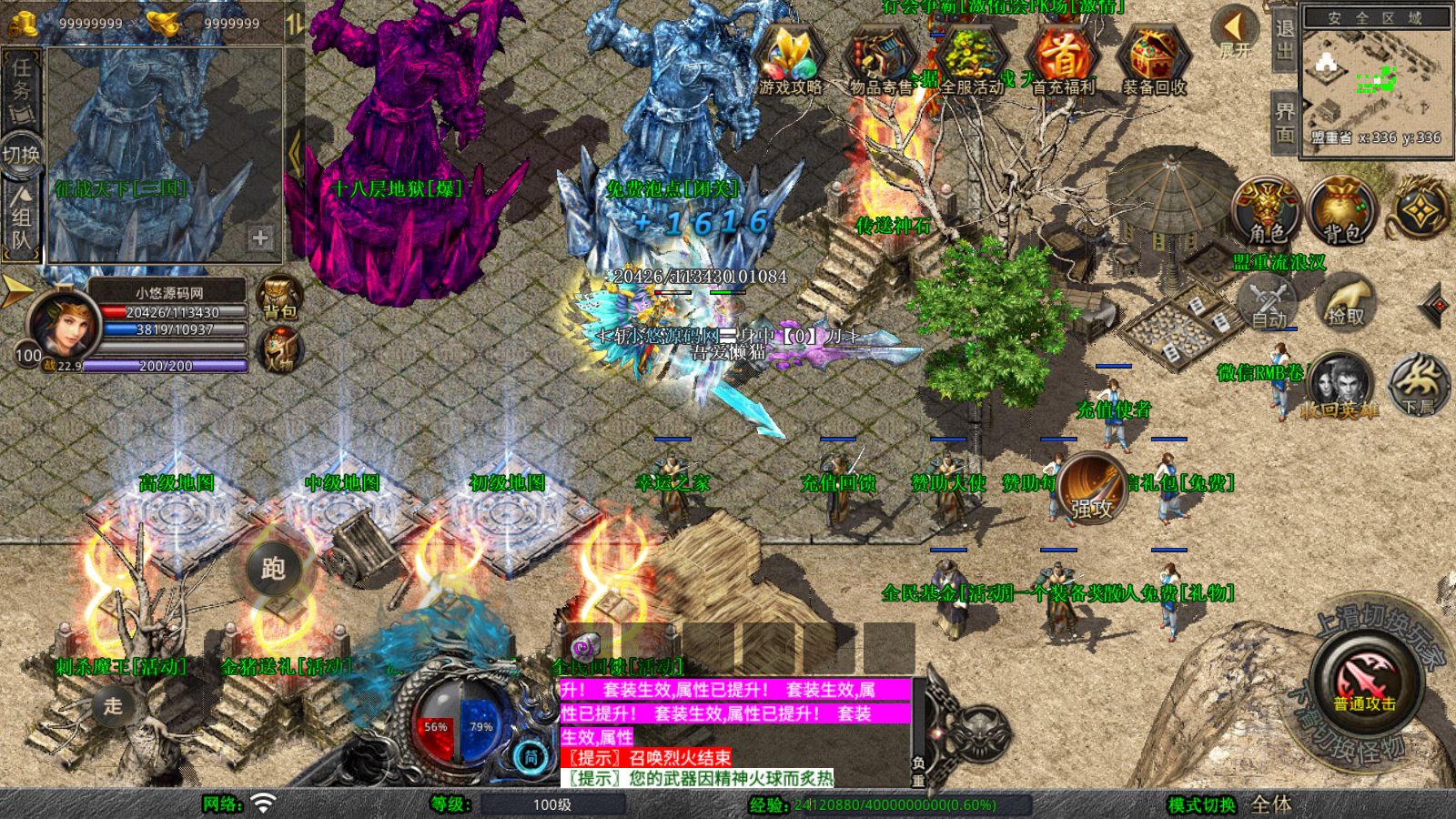Image resolution: width=1456 pixels, height=819 pixels.
Task: Open the 首充福利 first-recharge bonus
Action: 1063,60
